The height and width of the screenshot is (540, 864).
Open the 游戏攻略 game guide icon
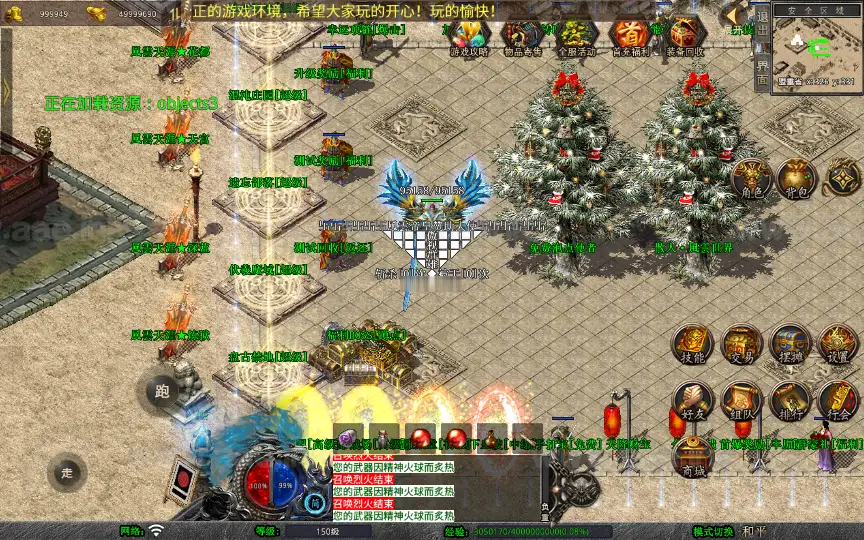pos(468,38)
